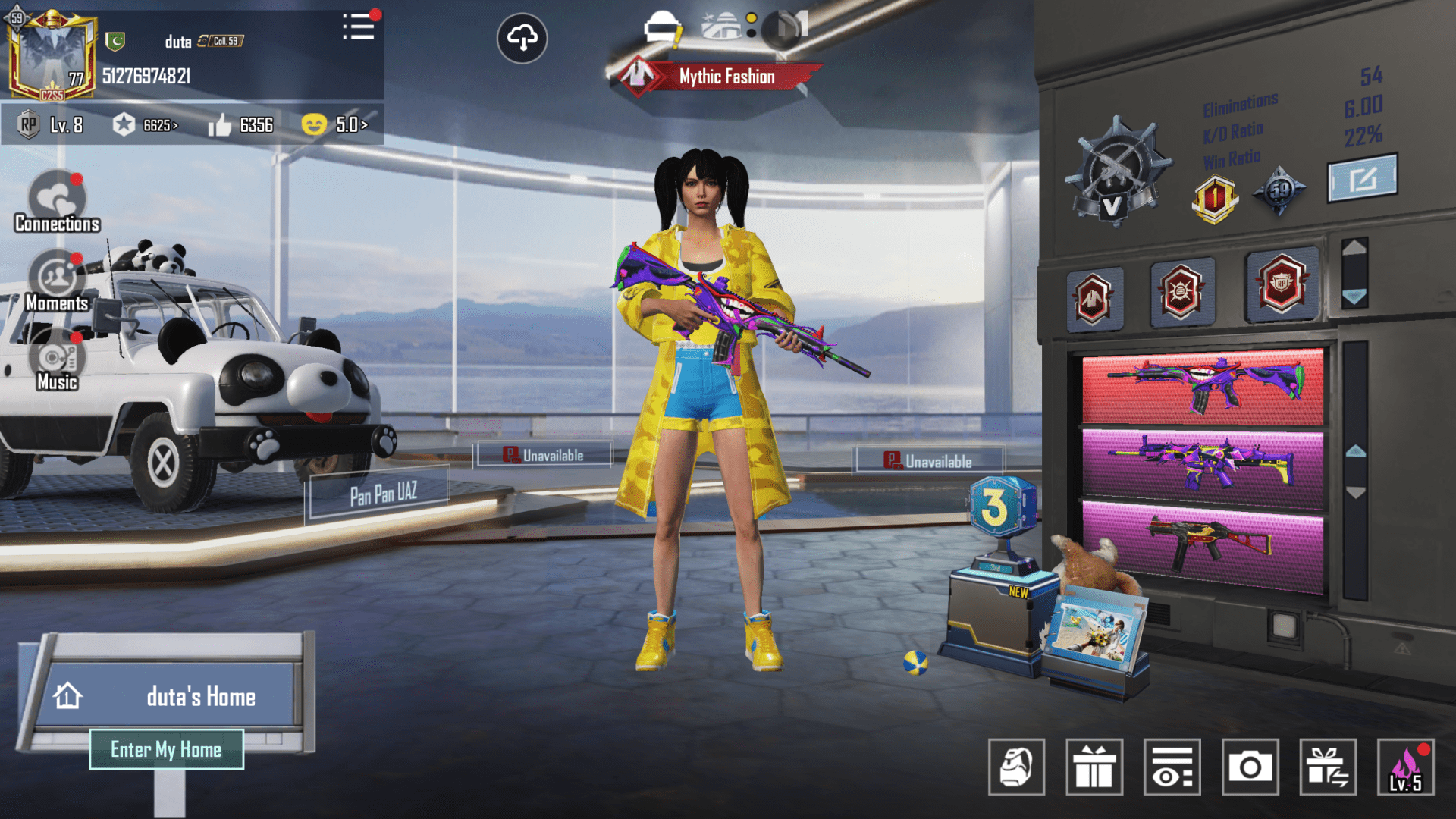Click the Lv.5 popularity flame icon
The image size is (1456, 819).
[1407, 768]
